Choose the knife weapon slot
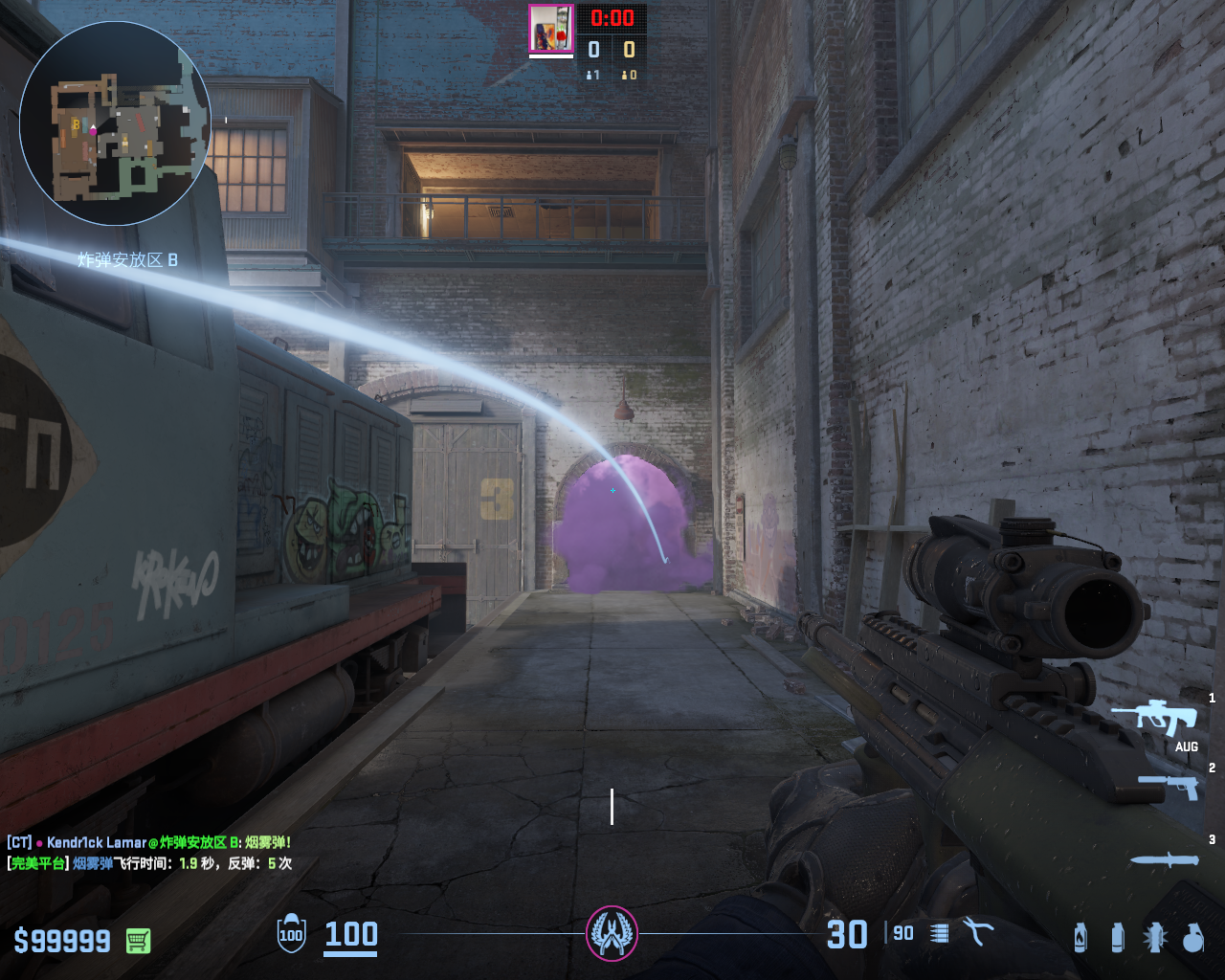1225x980 pixels. pos(1164,860)
